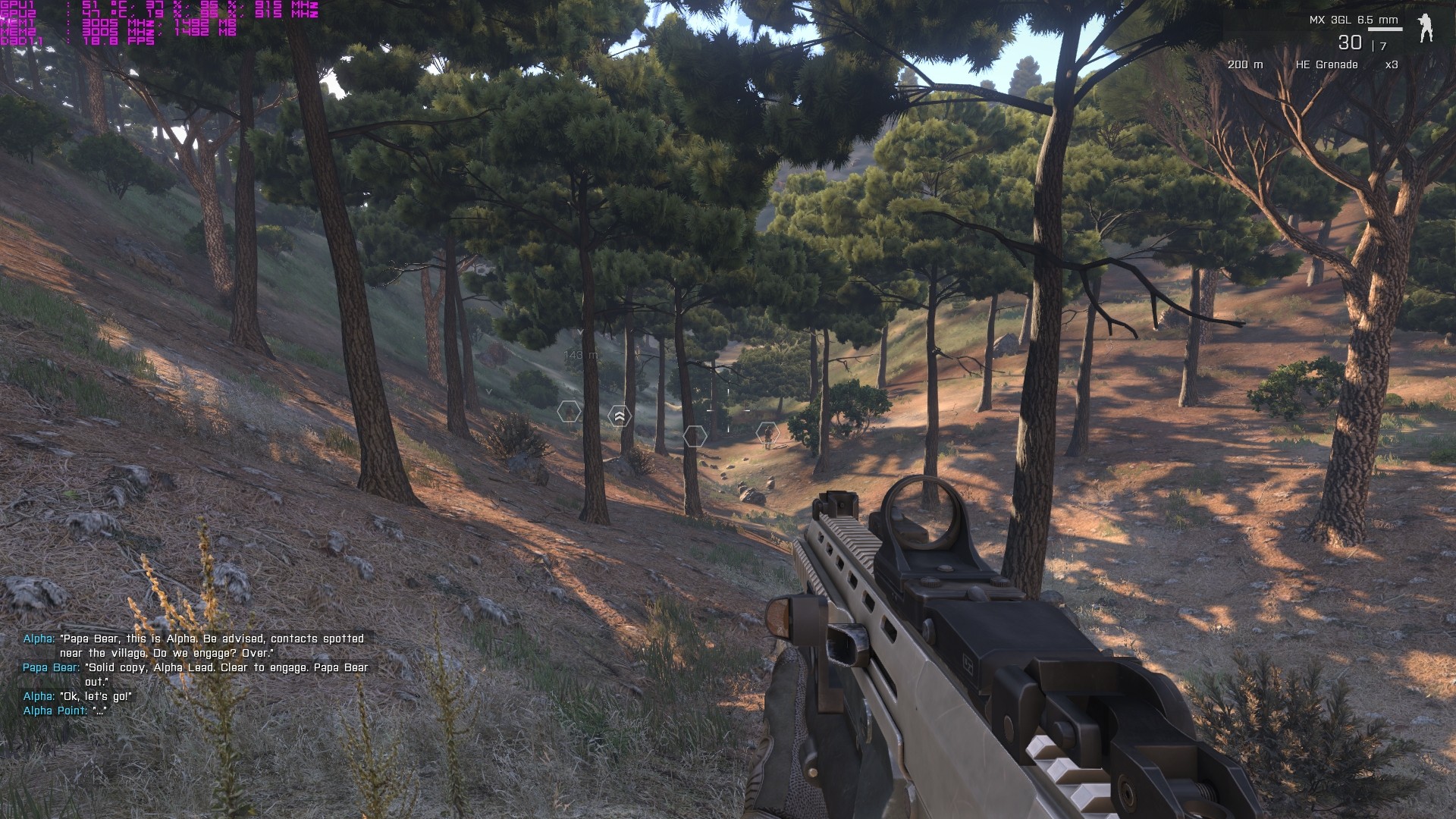Click the waypoint chevron above the 143 m label
1456x819 pixels.
[x=580, y=332]
